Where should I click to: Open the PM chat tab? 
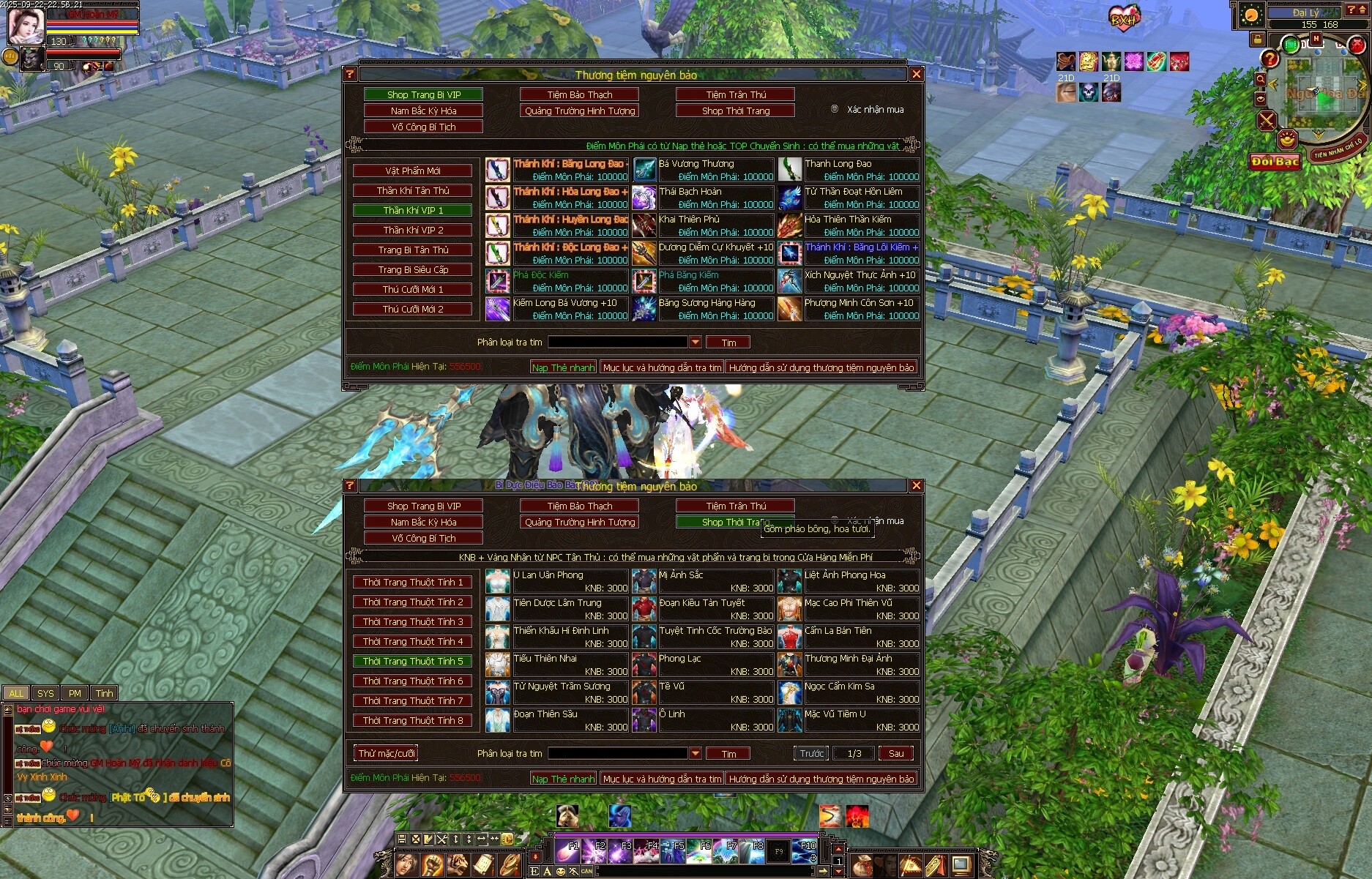[75, 693]
